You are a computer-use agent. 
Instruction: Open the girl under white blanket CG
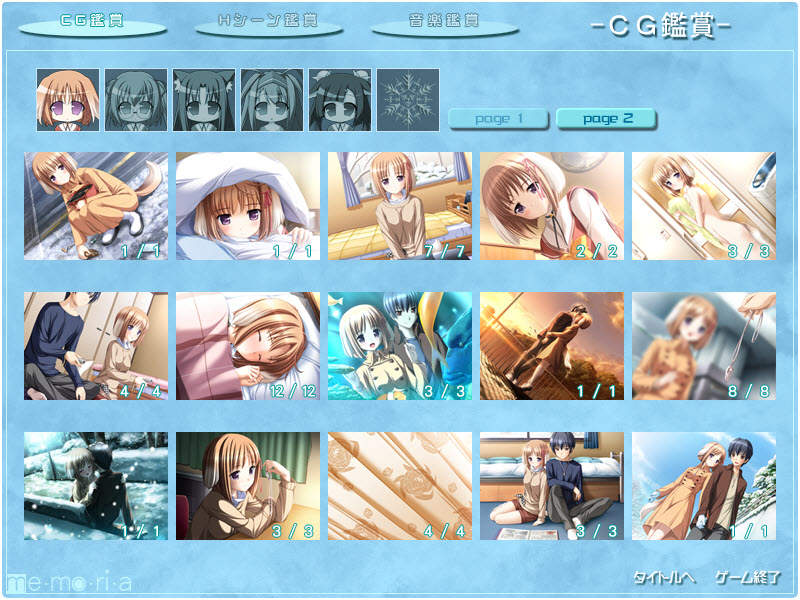pyautogui.click(x=248, y=206)
